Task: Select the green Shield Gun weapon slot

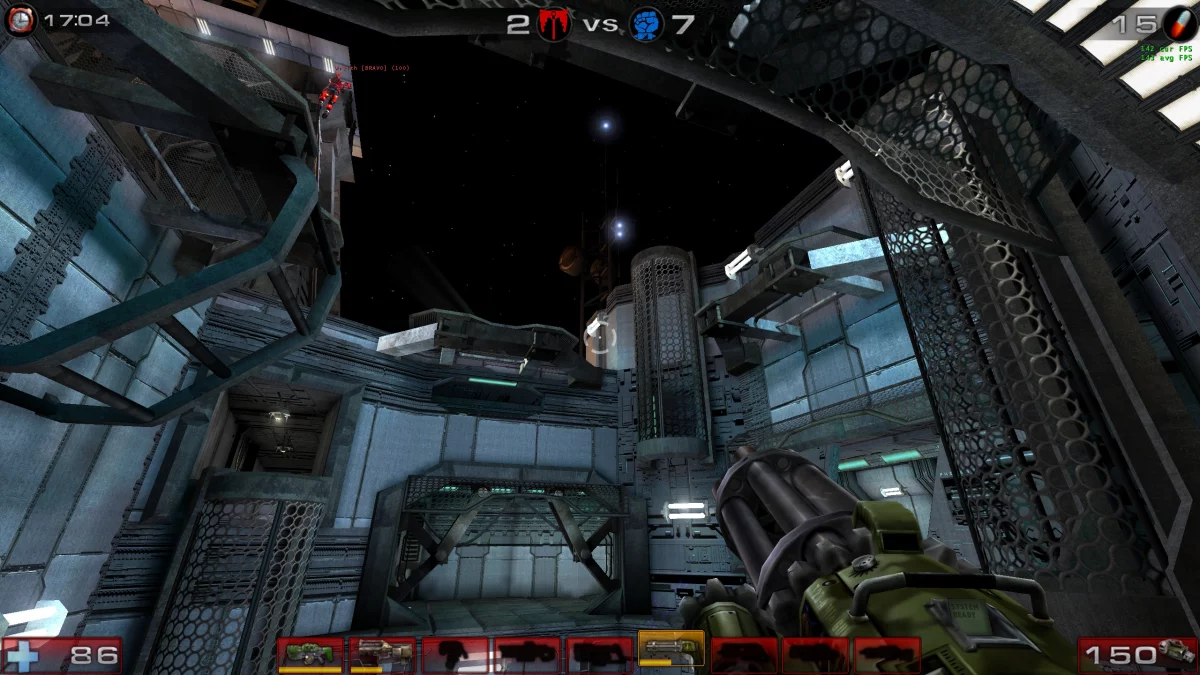Action: (310, 654)
